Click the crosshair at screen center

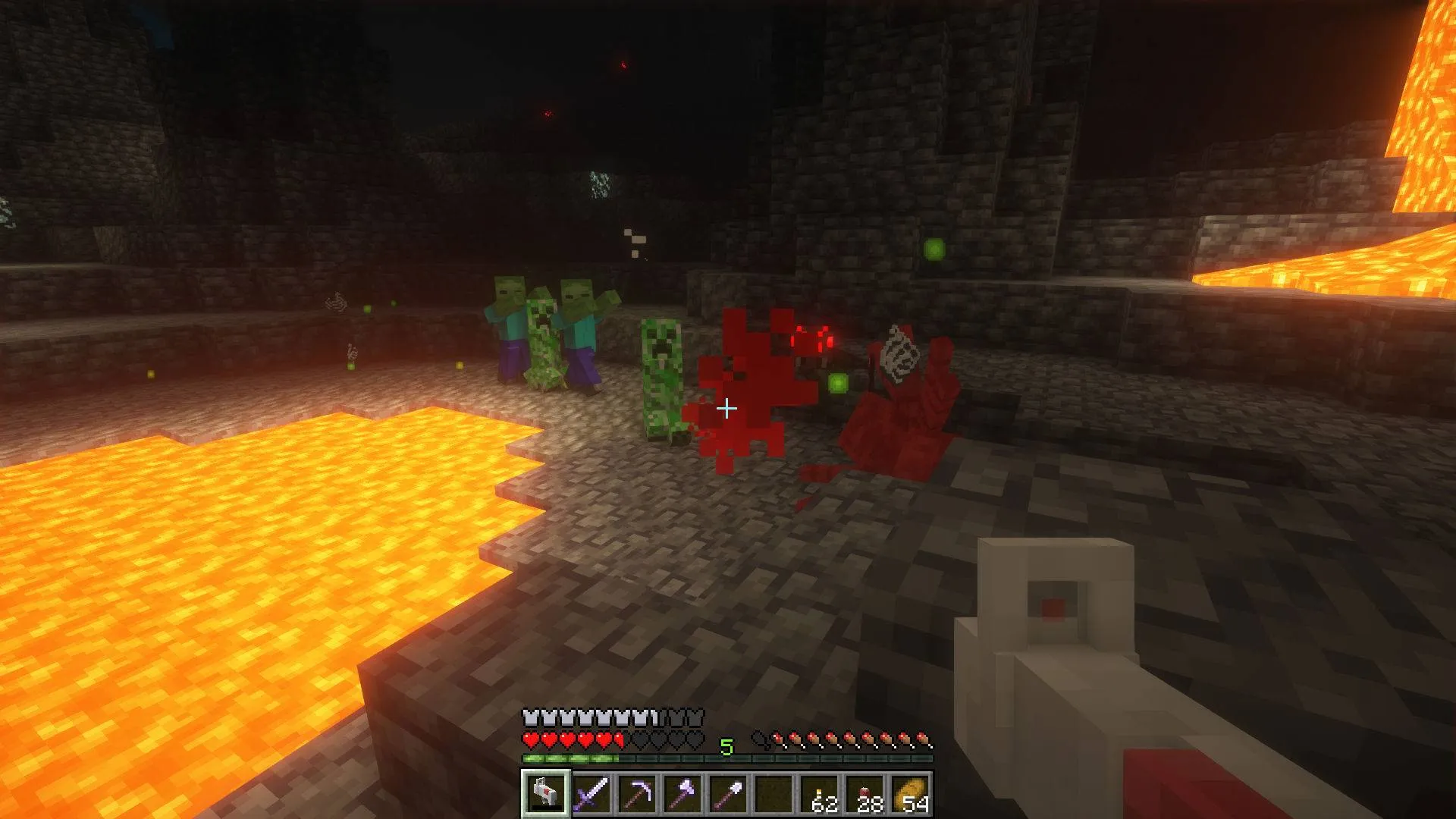[728, 408]
